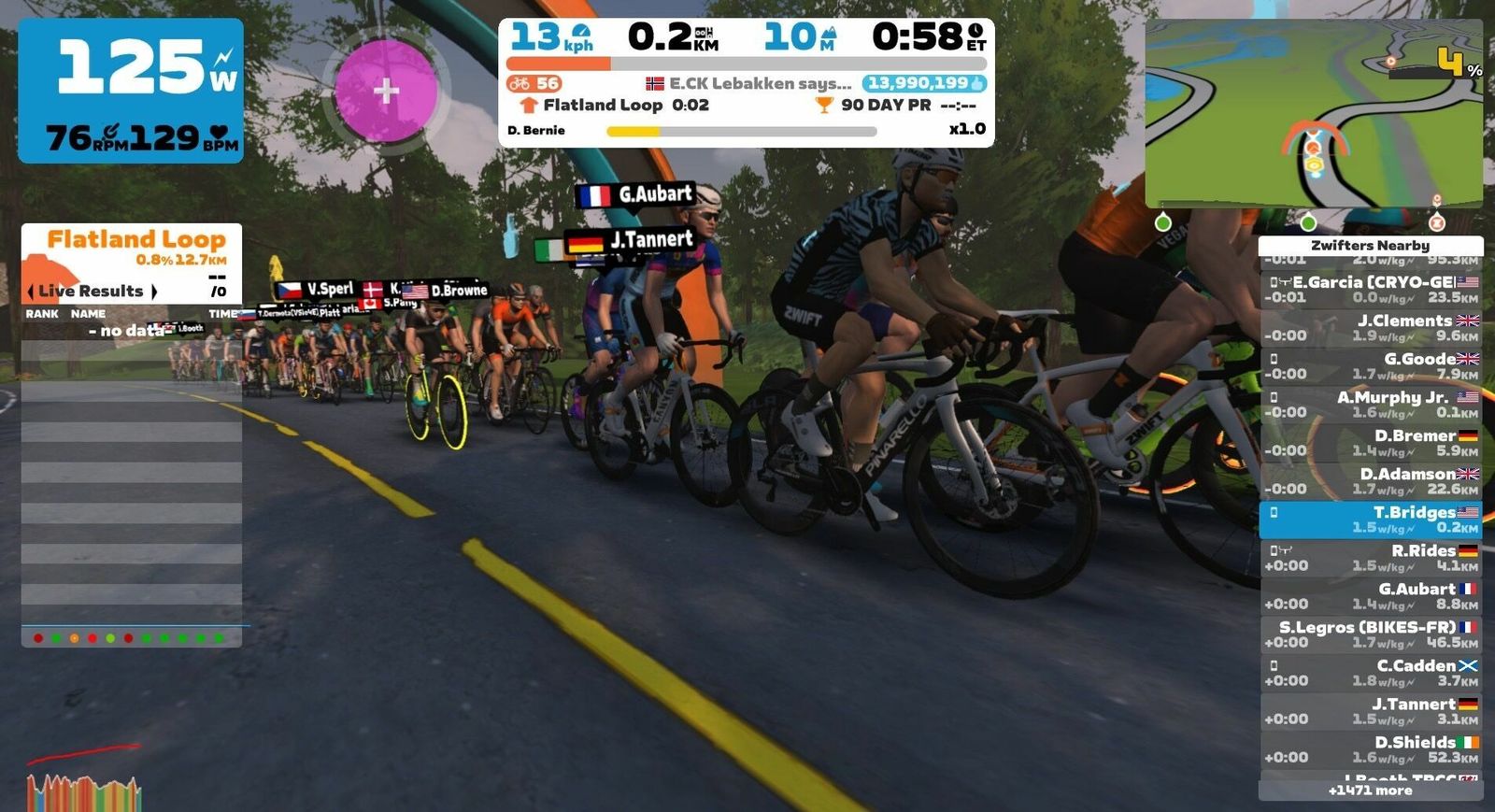
Task: Open the minimap view
Action: (x=1313, y=112)
